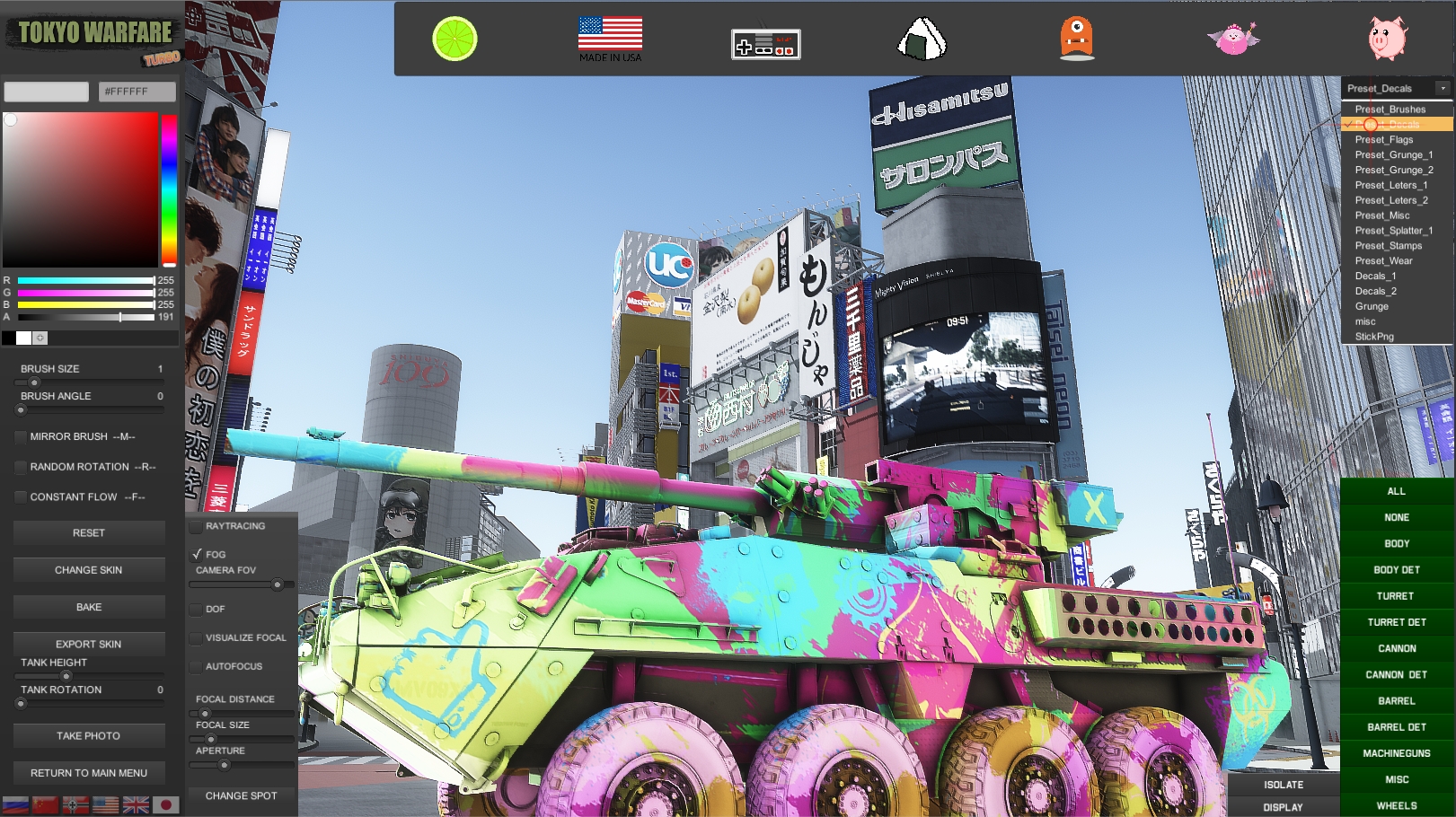Viewport: 1456px width, 817px height.
Task: Click the #FFFFFF hex color input field
Action: coord(136,91)
